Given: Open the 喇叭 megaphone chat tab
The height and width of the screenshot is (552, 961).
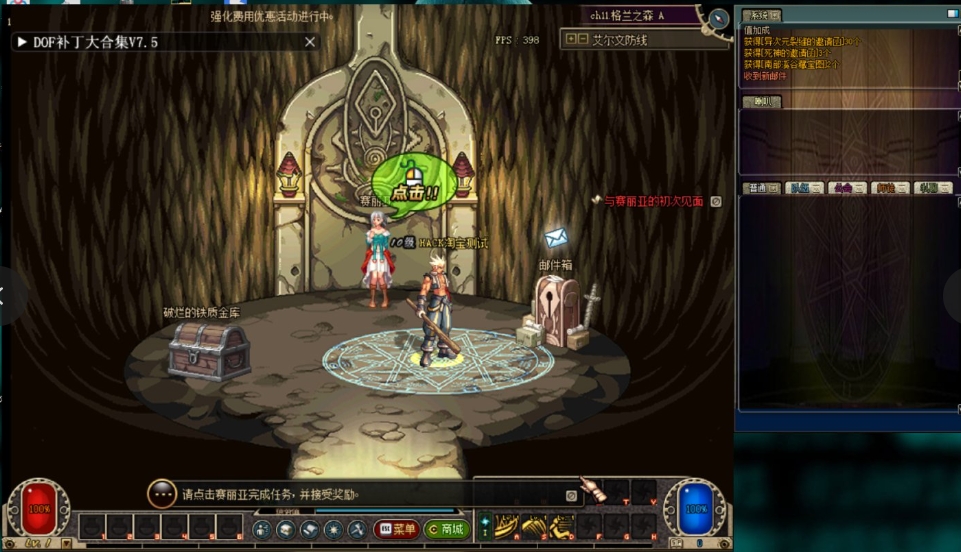Looking at the screenshot, I should (762, 102).
